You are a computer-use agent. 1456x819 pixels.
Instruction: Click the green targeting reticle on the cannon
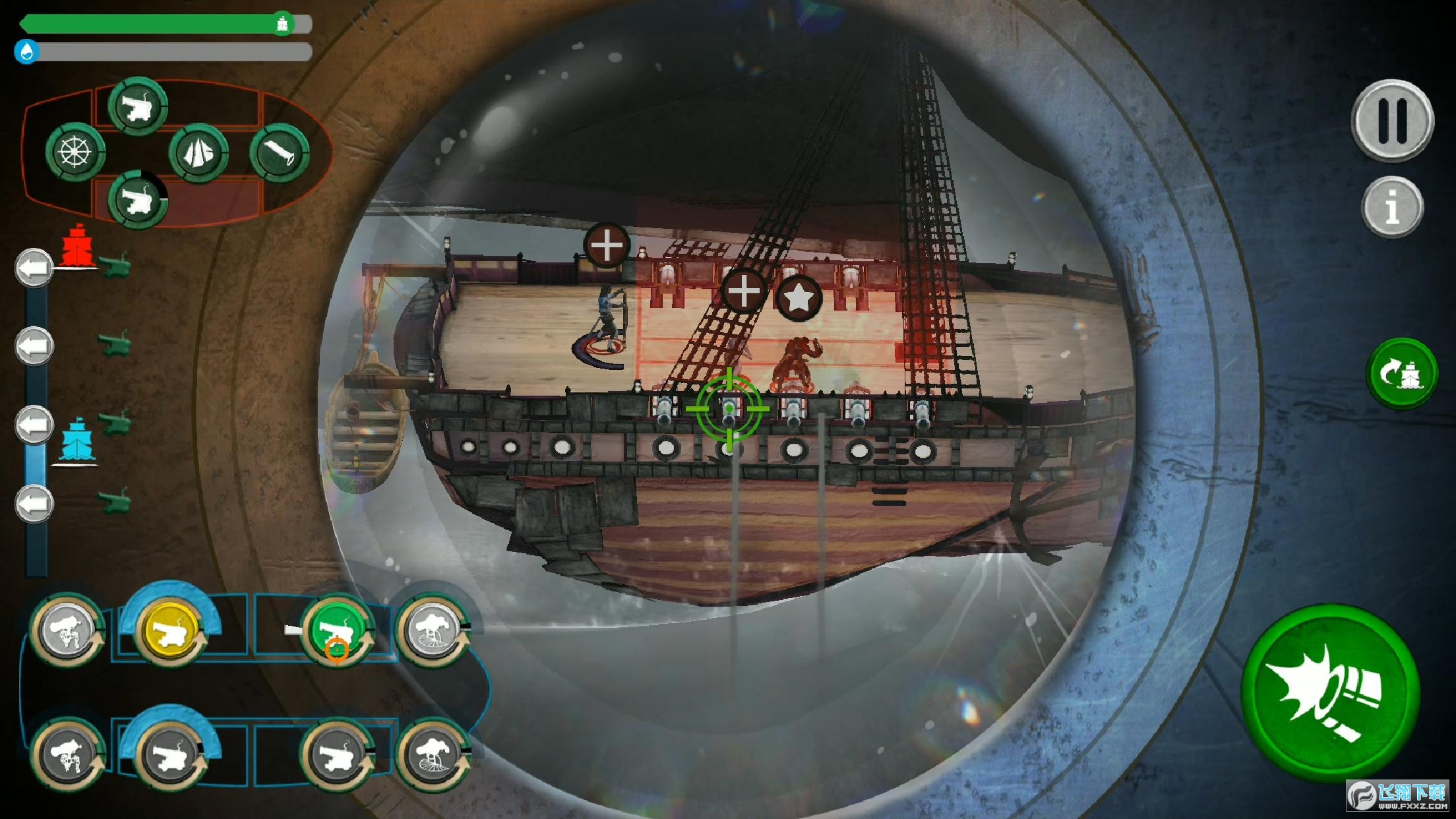[728, 409]
